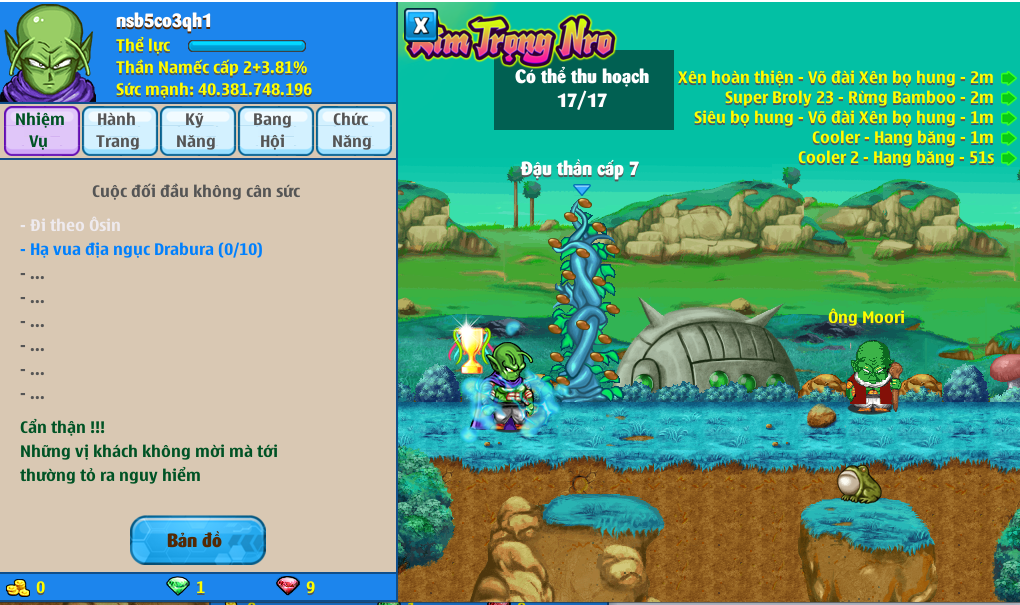Select the Hạ vua địa ngục Drabura quest
Image resolution: width=1020 pixels, height=605 pixels.
[142, 249]
